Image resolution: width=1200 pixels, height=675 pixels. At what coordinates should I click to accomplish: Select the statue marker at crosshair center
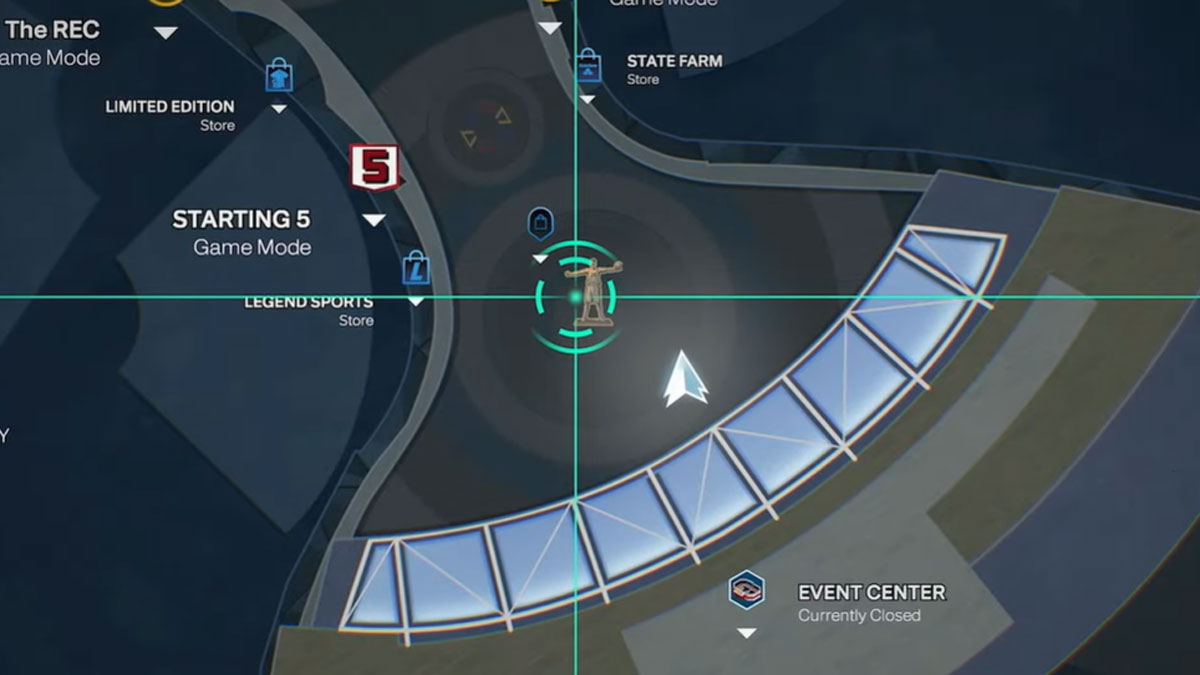(x=591, y=292)
